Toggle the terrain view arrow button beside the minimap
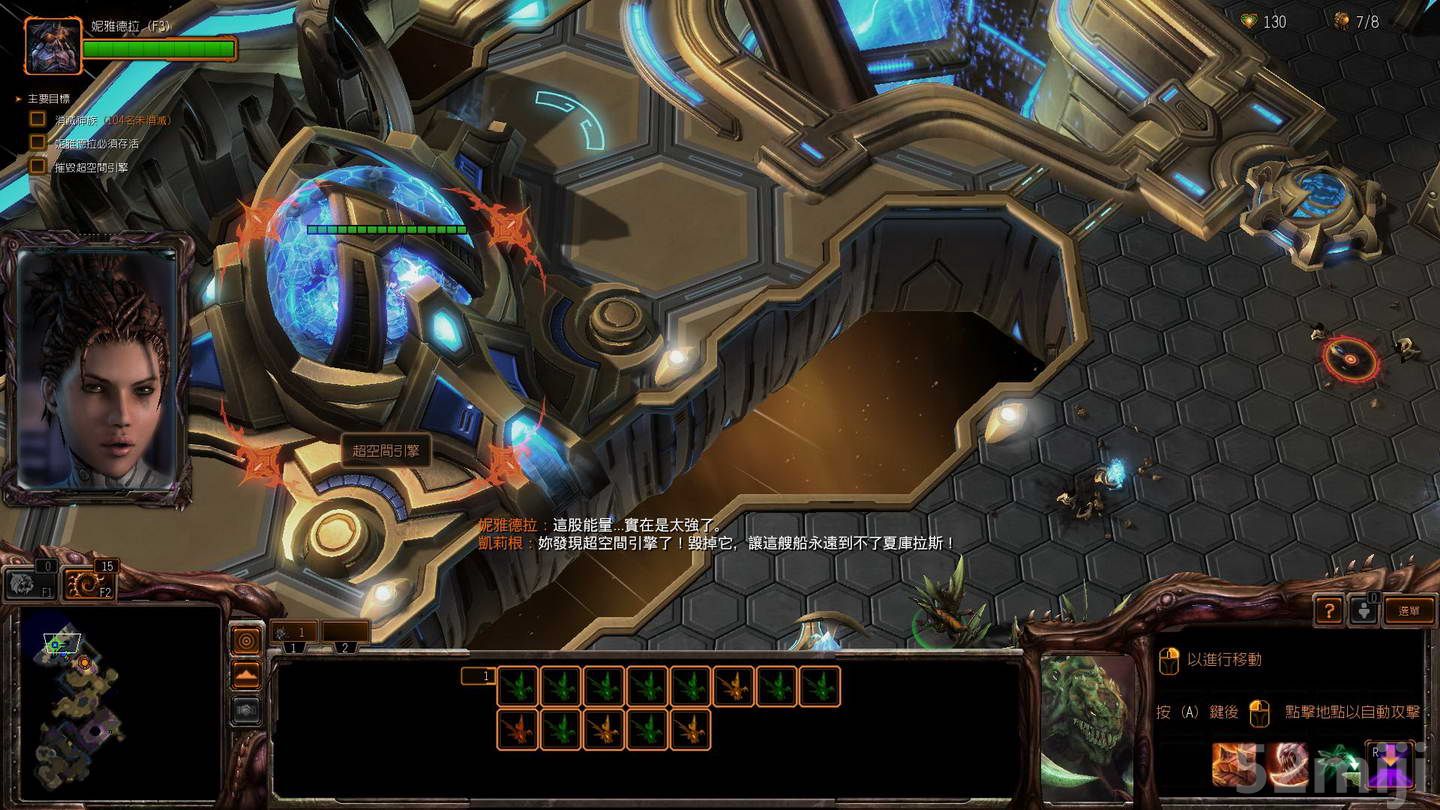1440x810 pixels. tap(246, 675)
